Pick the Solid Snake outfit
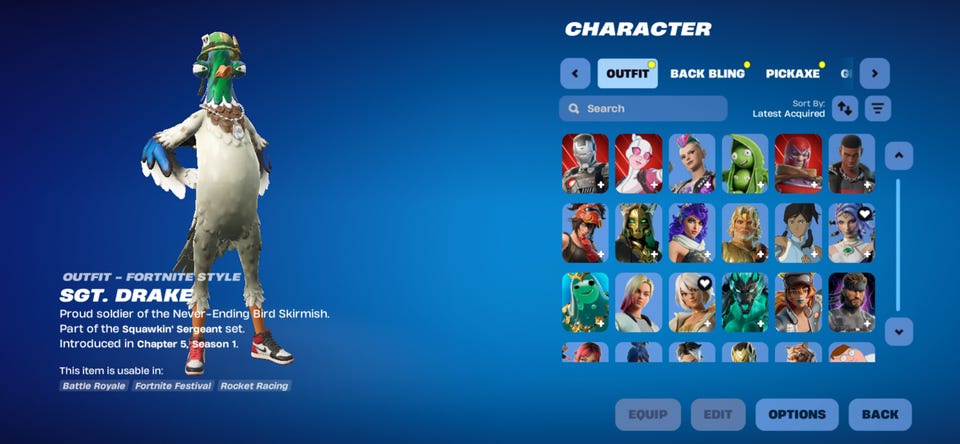The width and height of the screenshot is (960, 444). [x=851, y=302]
